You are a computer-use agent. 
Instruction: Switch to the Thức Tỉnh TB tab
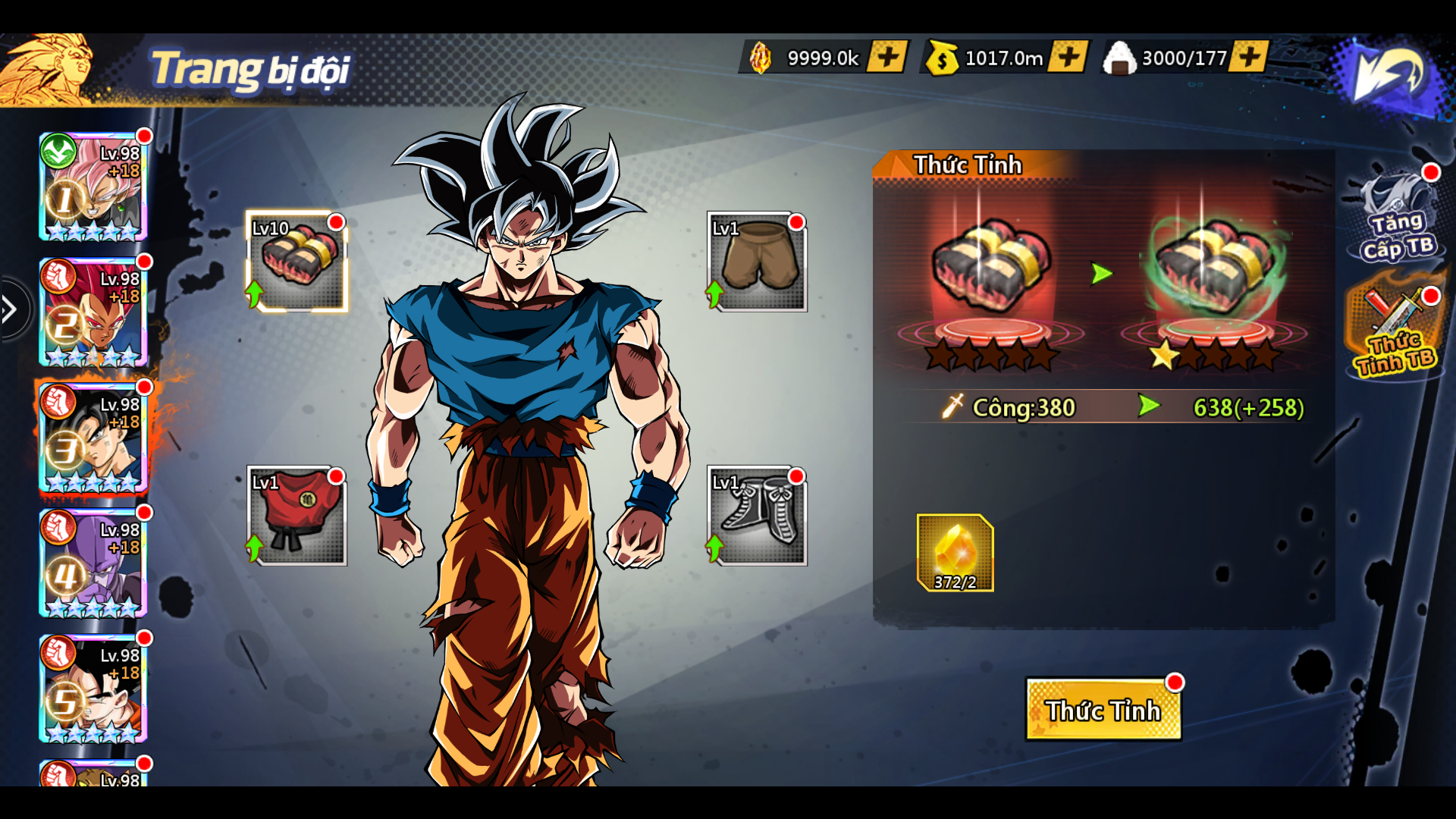pyautogui.click(x=1395, y=334)
